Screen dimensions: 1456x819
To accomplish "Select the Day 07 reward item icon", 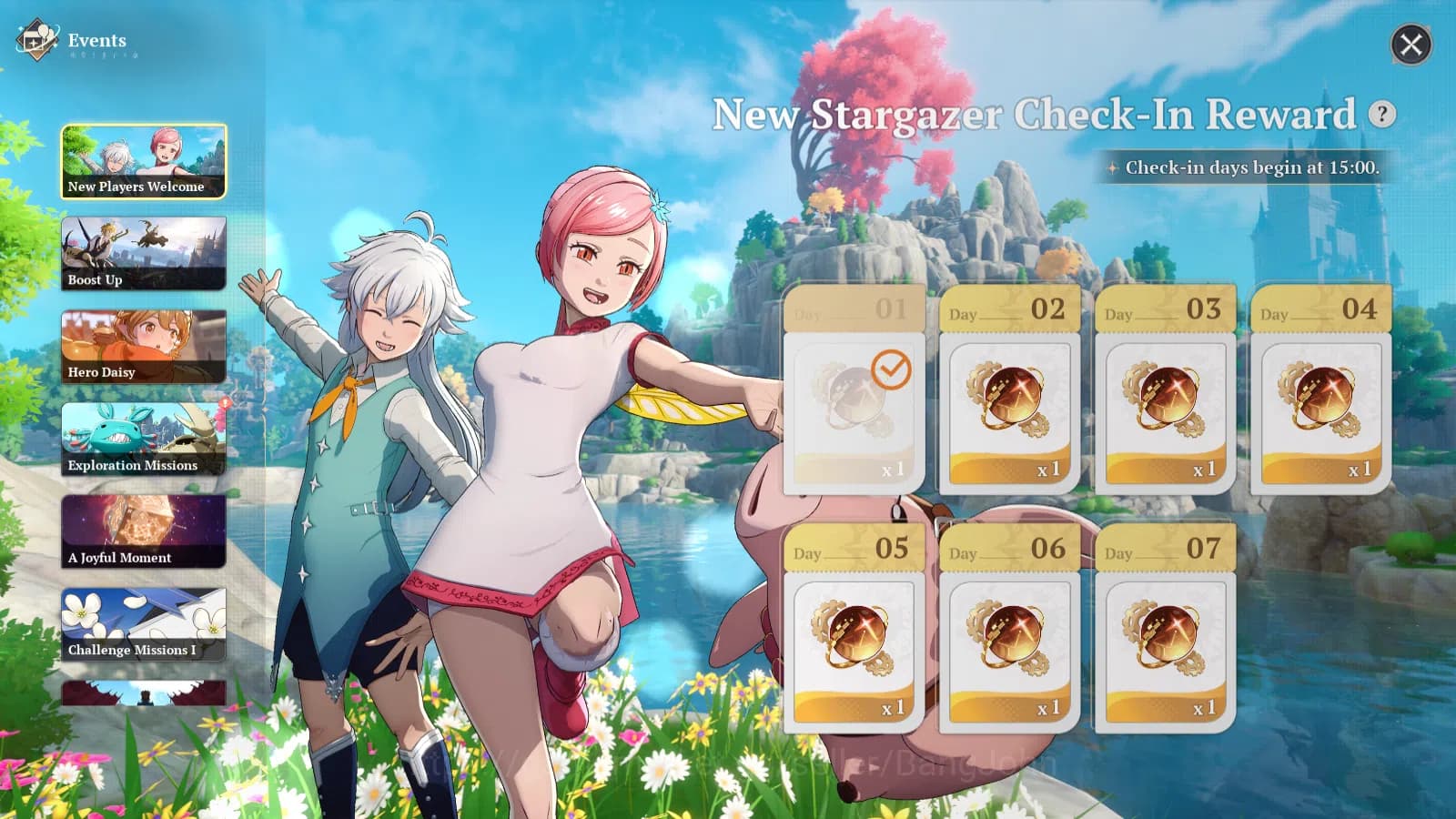I will [1163, 637].
